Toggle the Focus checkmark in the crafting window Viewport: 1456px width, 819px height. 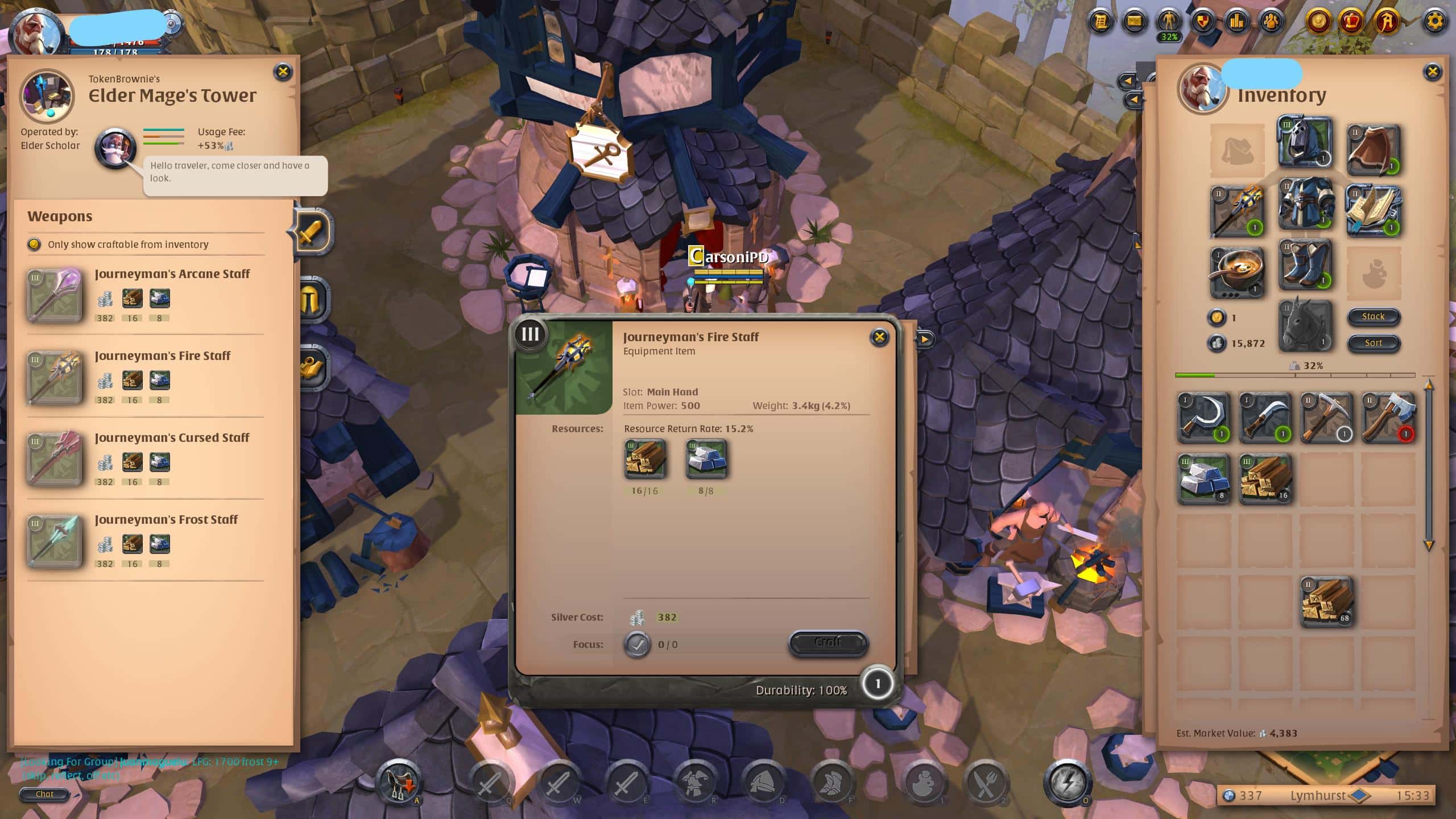637,644
